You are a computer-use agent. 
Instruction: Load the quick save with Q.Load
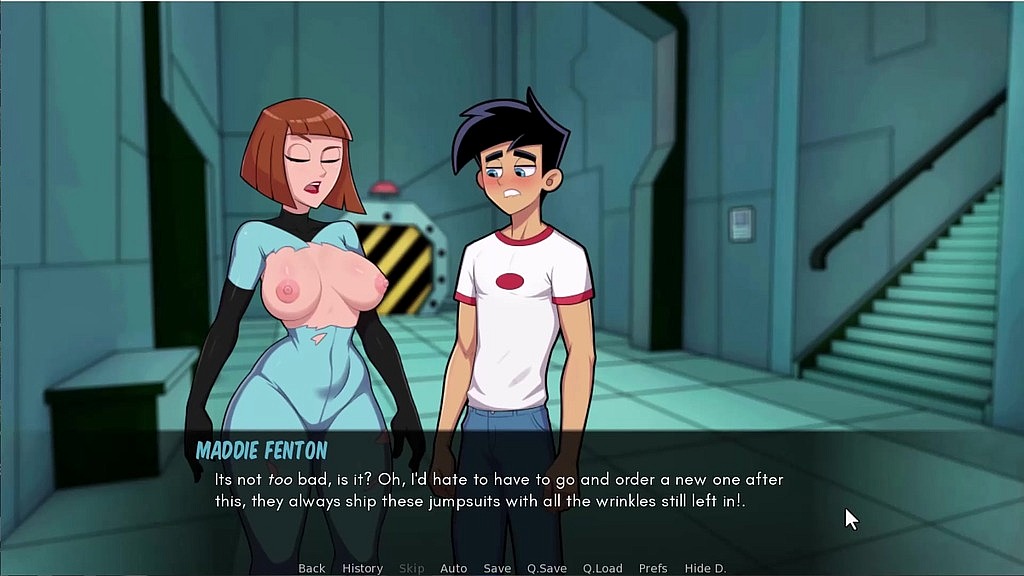coord(603,568)
